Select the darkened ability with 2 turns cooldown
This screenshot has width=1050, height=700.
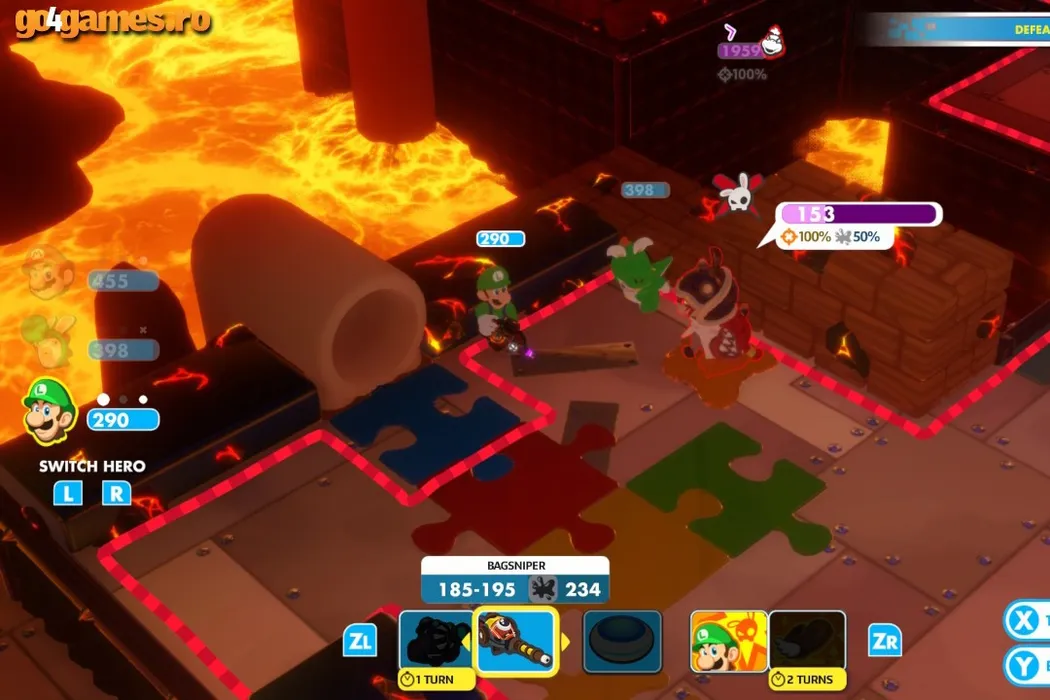pos(807,640)
